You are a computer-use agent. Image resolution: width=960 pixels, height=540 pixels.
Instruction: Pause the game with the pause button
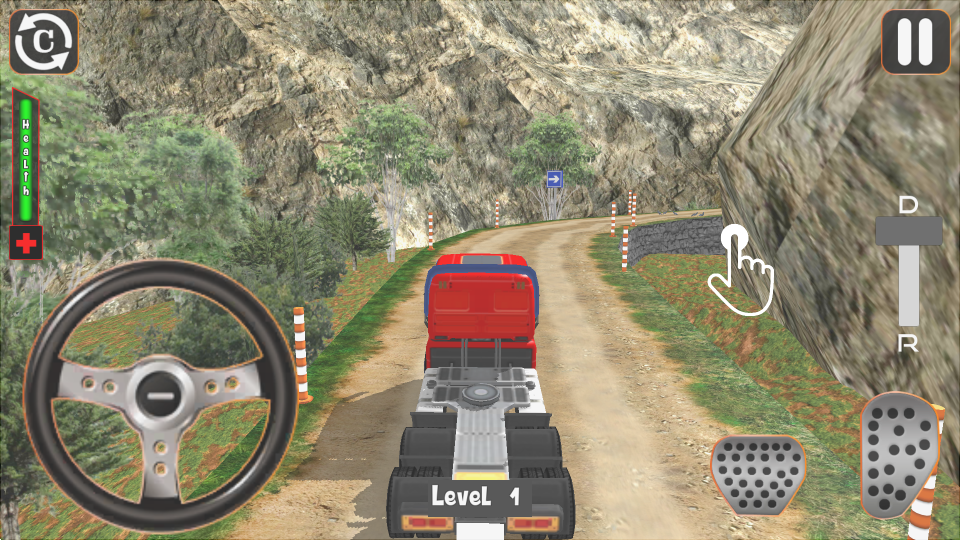[915, 42]
